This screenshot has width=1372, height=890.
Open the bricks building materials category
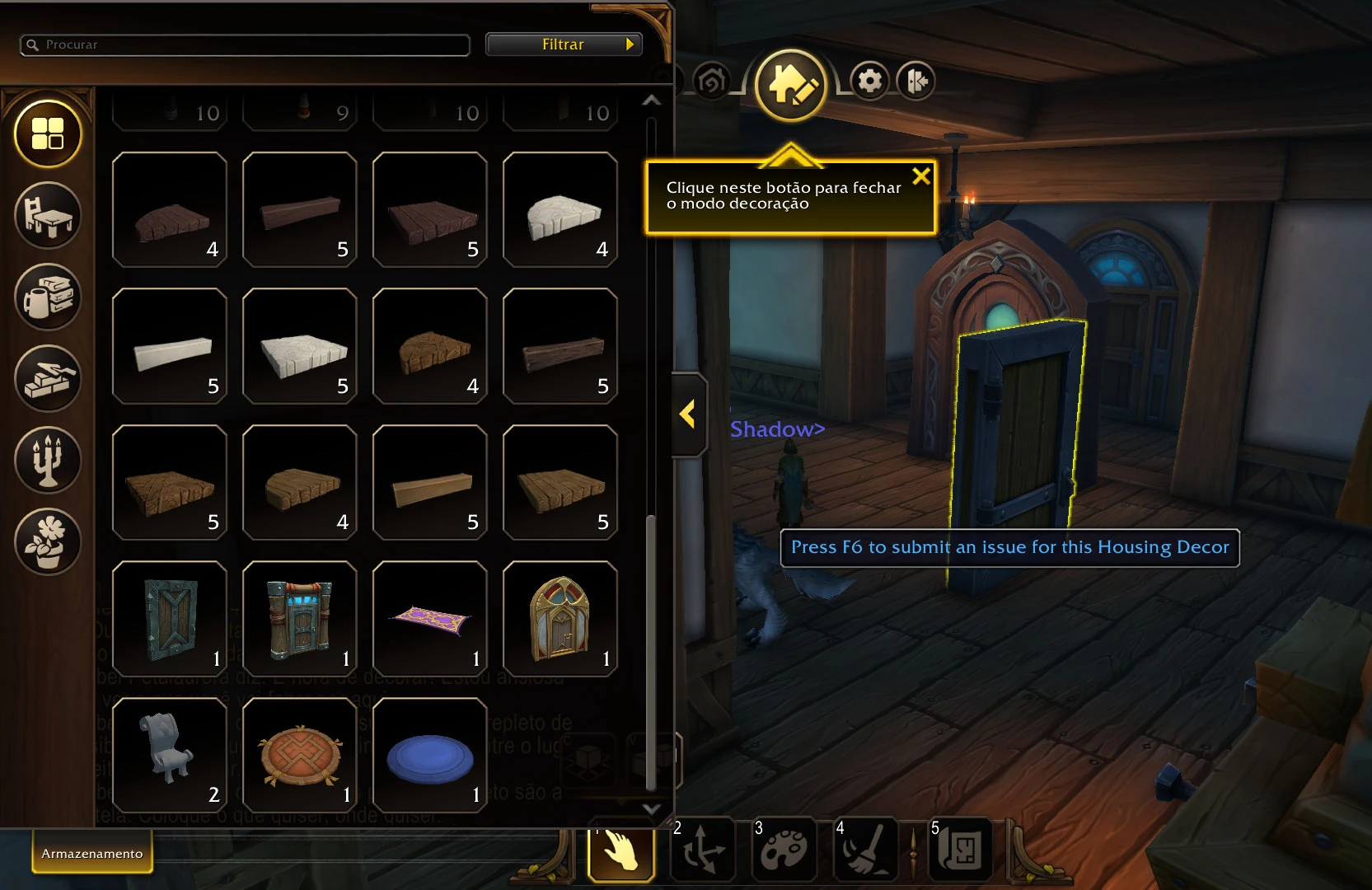click(x=48, y=378)
